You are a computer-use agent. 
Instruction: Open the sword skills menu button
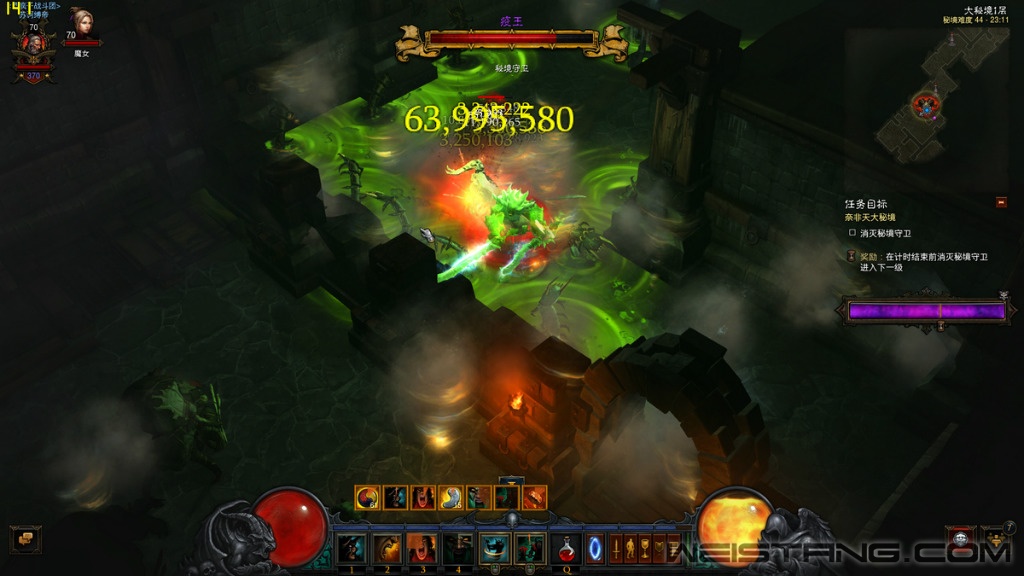tap(617, 548)
